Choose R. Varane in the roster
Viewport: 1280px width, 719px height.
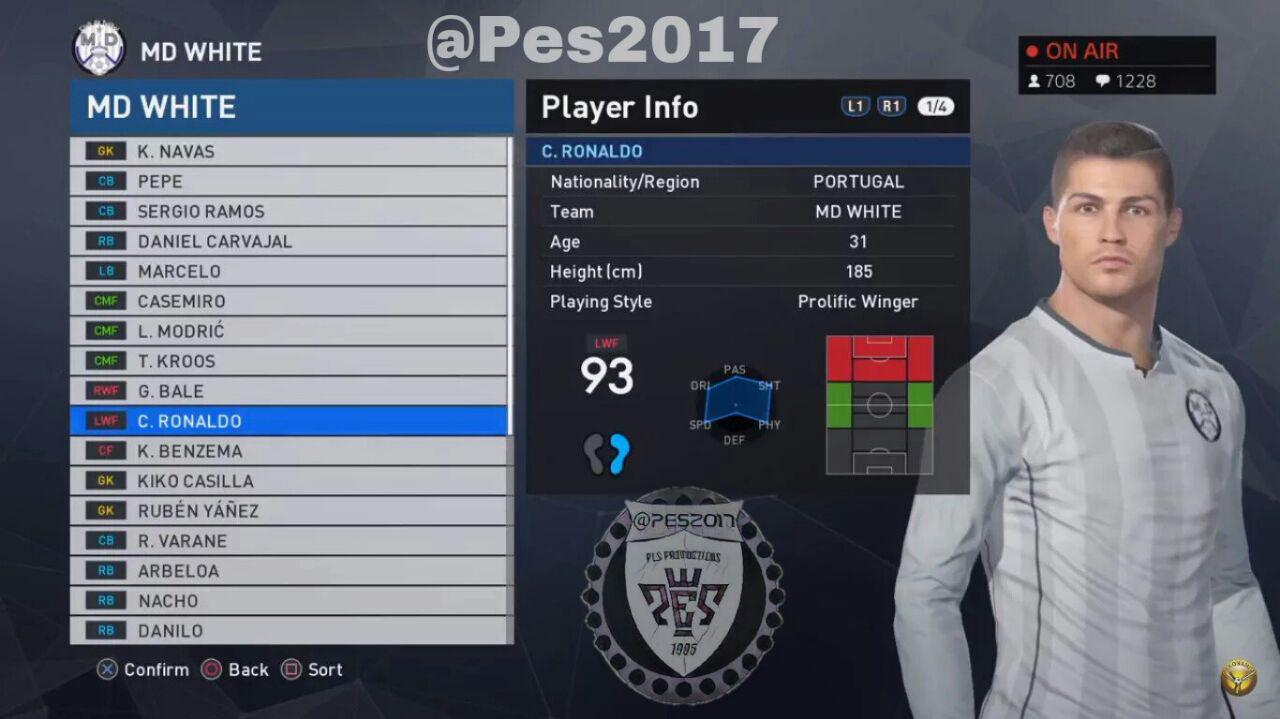pos(288,541)
